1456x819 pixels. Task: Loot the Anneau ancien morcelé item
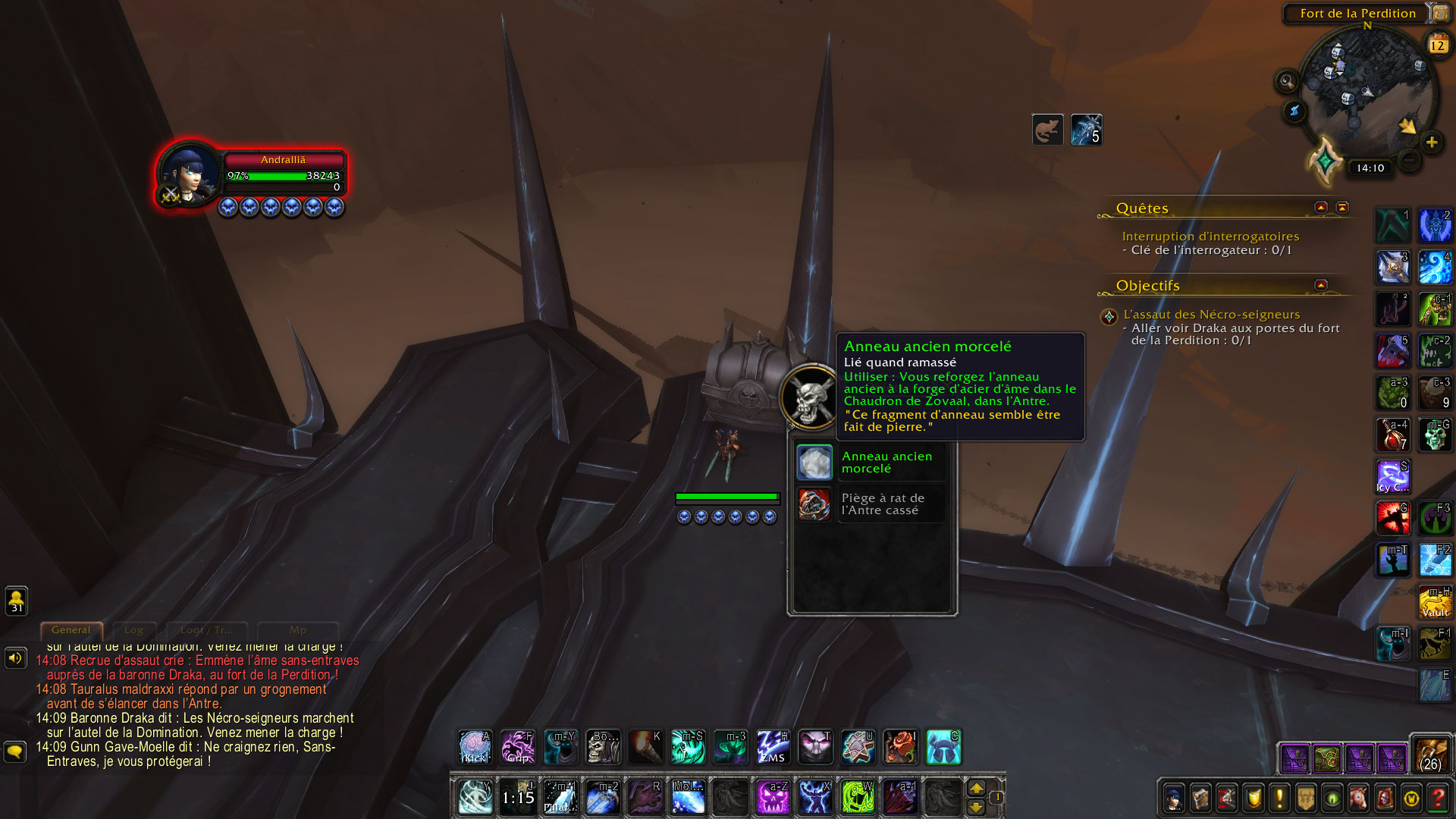tap(814, 463)
